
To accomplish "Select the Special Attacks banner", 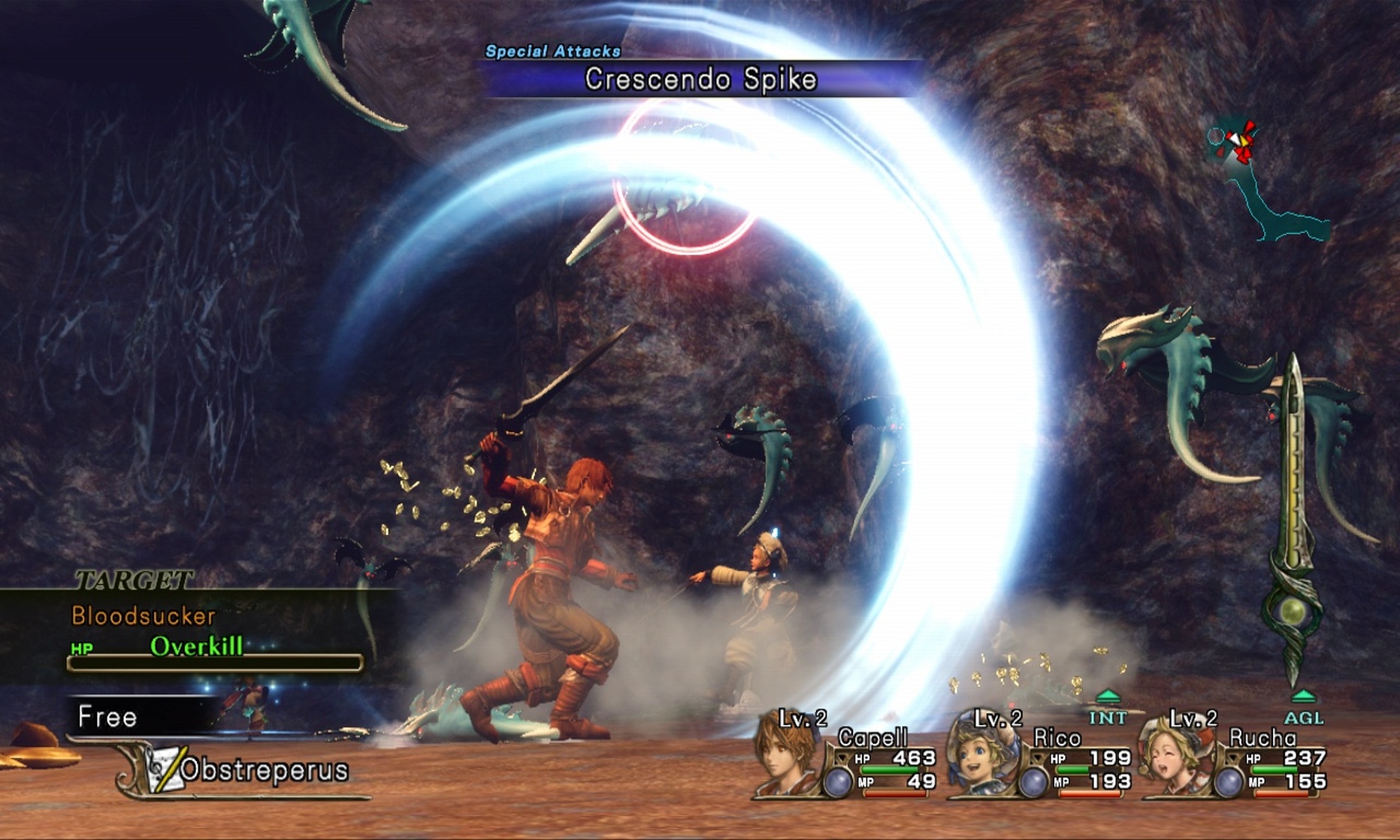I will tap(554, 51).
